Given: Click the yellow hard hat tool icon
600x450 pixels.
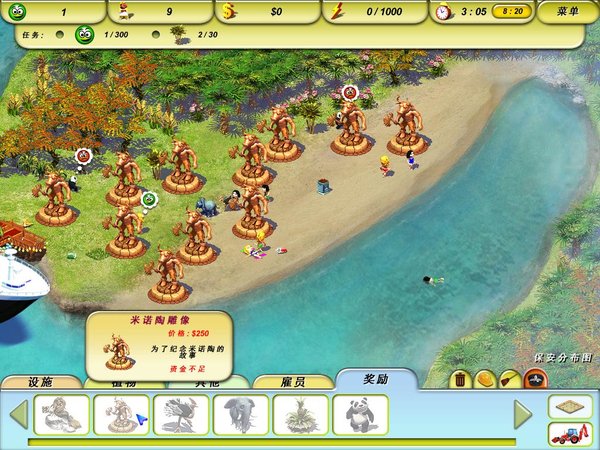Looking at the screenshot, I should tap(485, 379).
